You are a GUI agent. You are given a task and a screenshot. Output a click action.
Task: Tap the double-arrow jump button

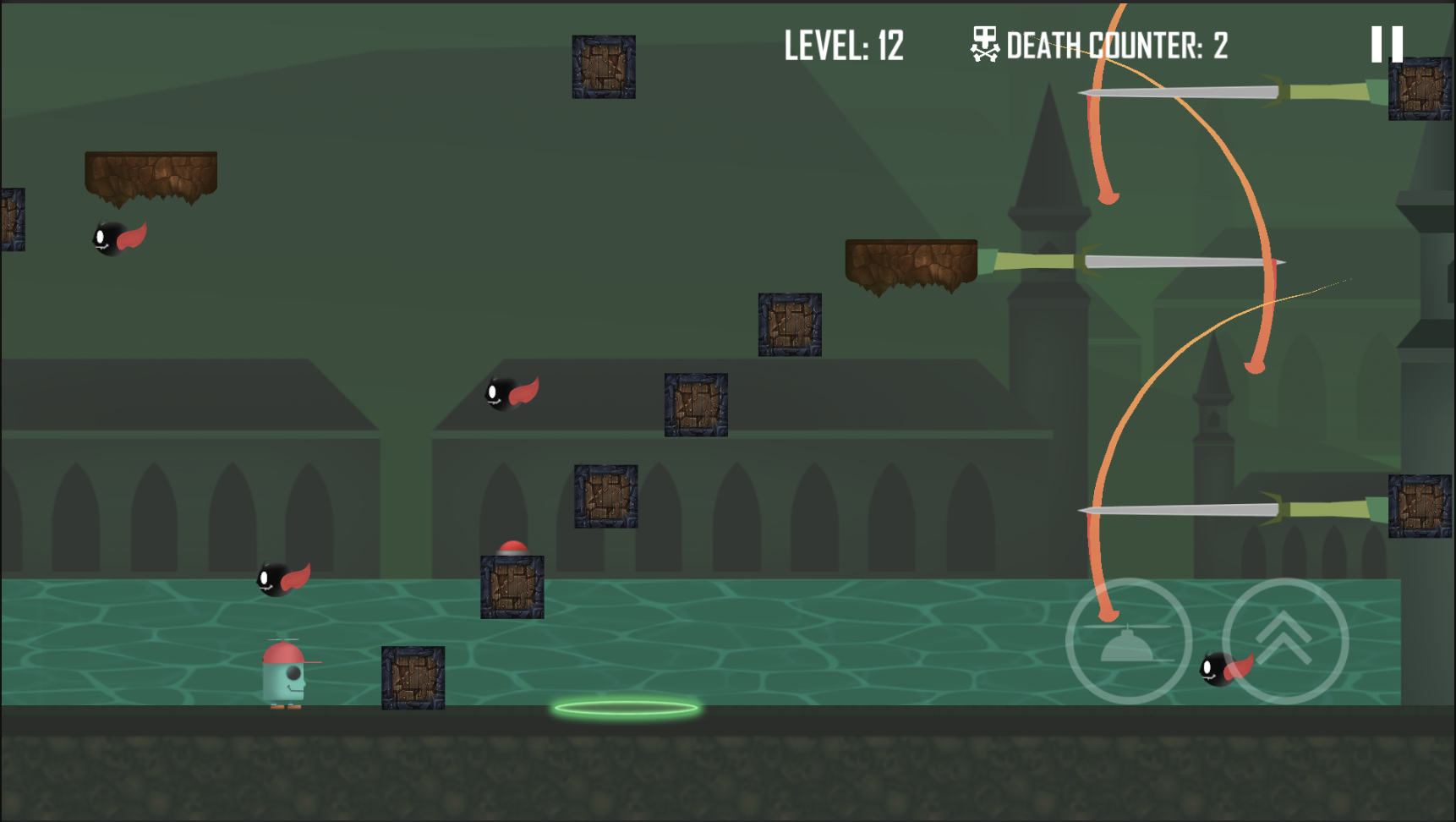tap(1284, 640)
